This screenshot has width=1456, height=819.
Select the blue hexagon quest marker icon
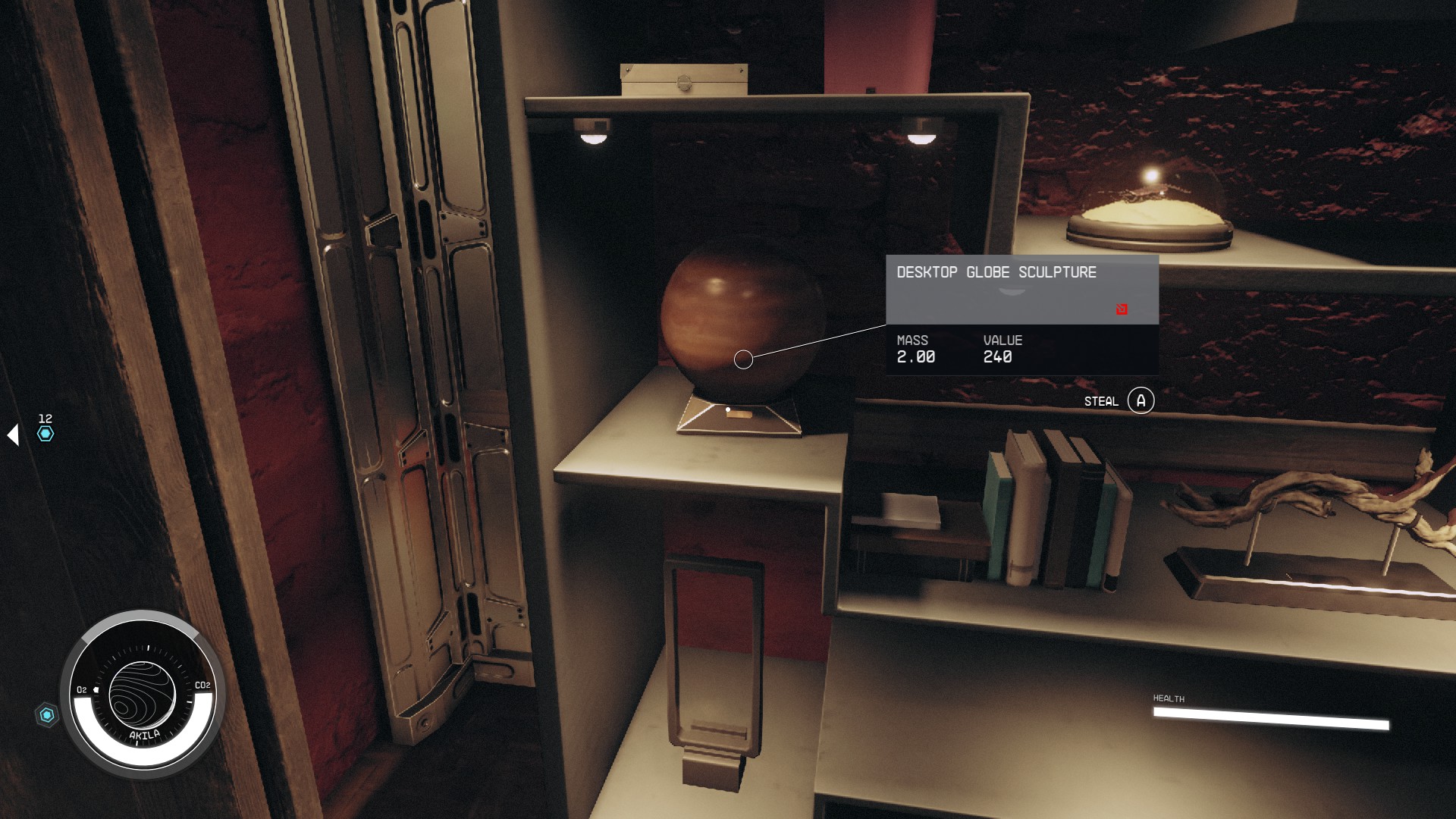click(x=47, y=432)
